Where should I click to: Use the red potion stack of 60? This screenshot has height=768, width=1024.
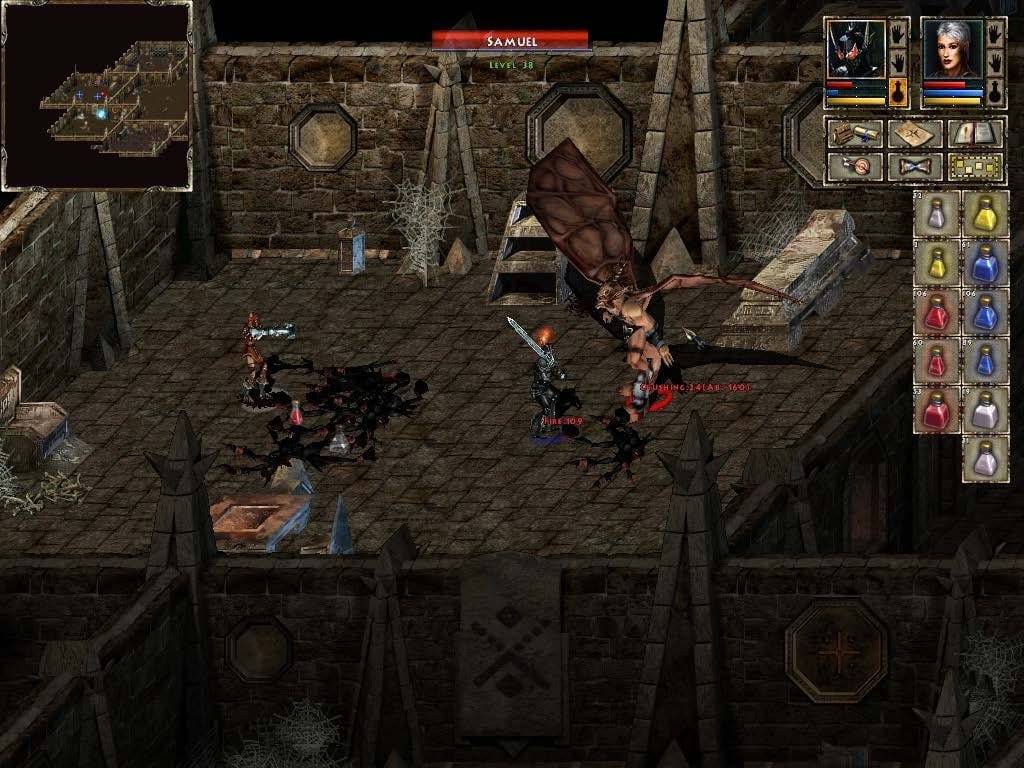(x=937, y=360)
